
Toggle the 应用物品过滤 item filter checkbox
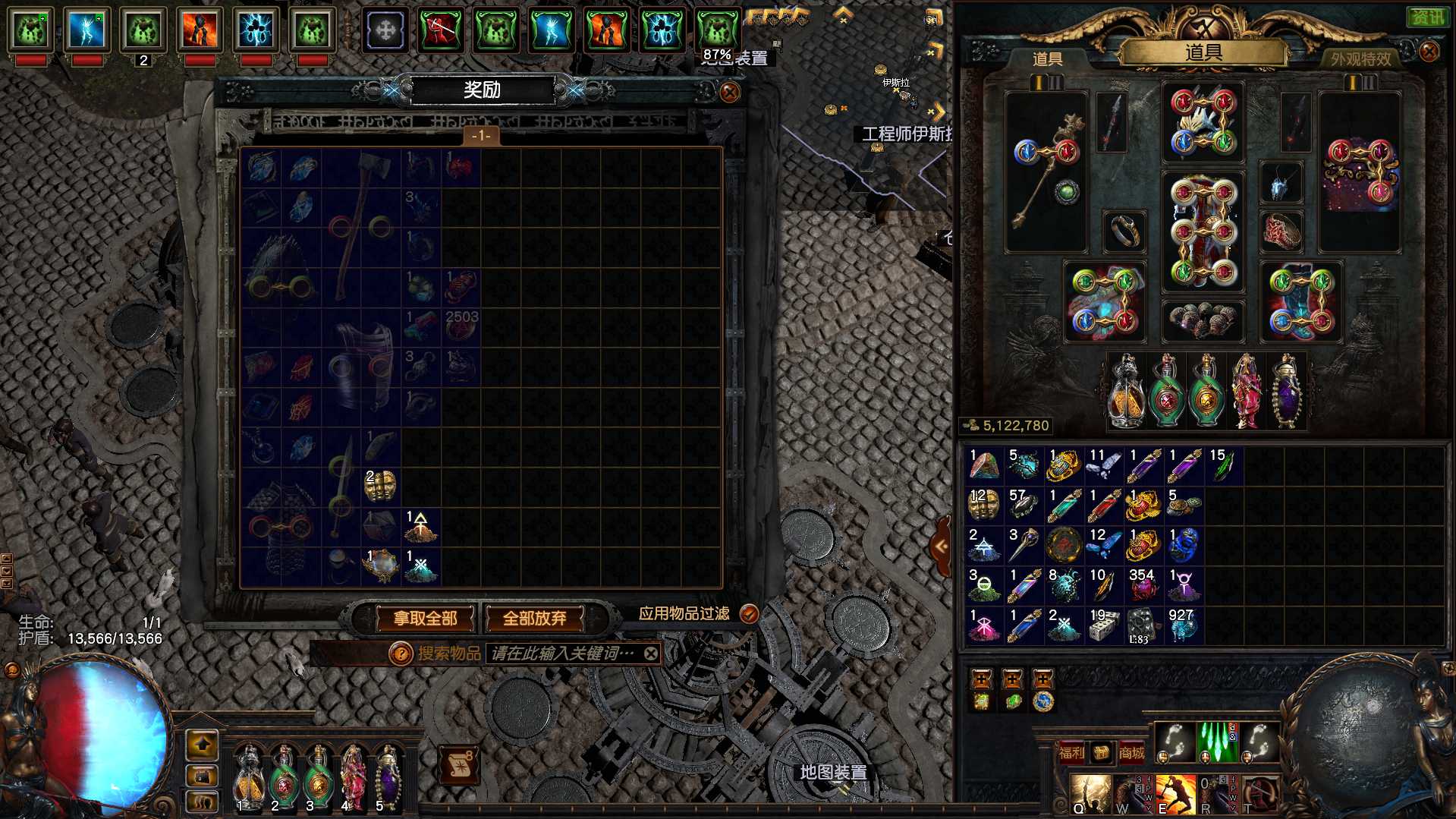point(749,613)
